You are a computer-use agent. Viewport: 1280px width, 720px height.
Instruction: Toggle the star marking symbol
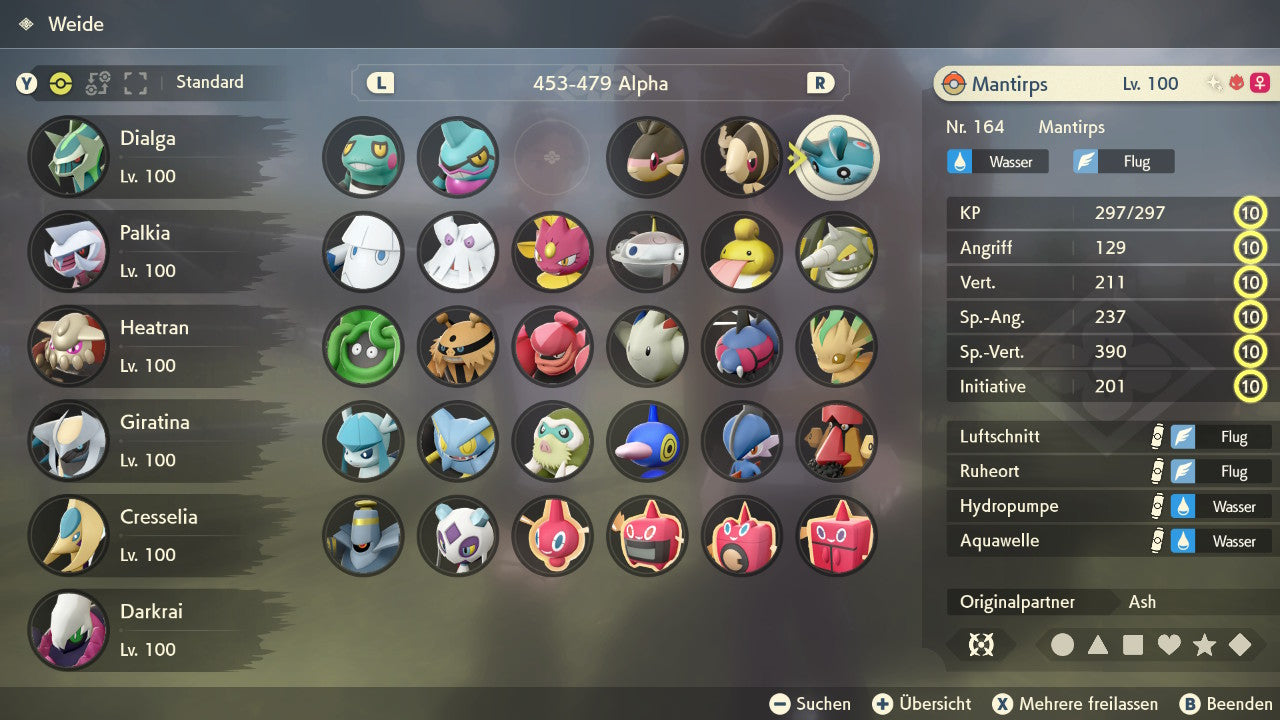click(x=1204, y=645)
